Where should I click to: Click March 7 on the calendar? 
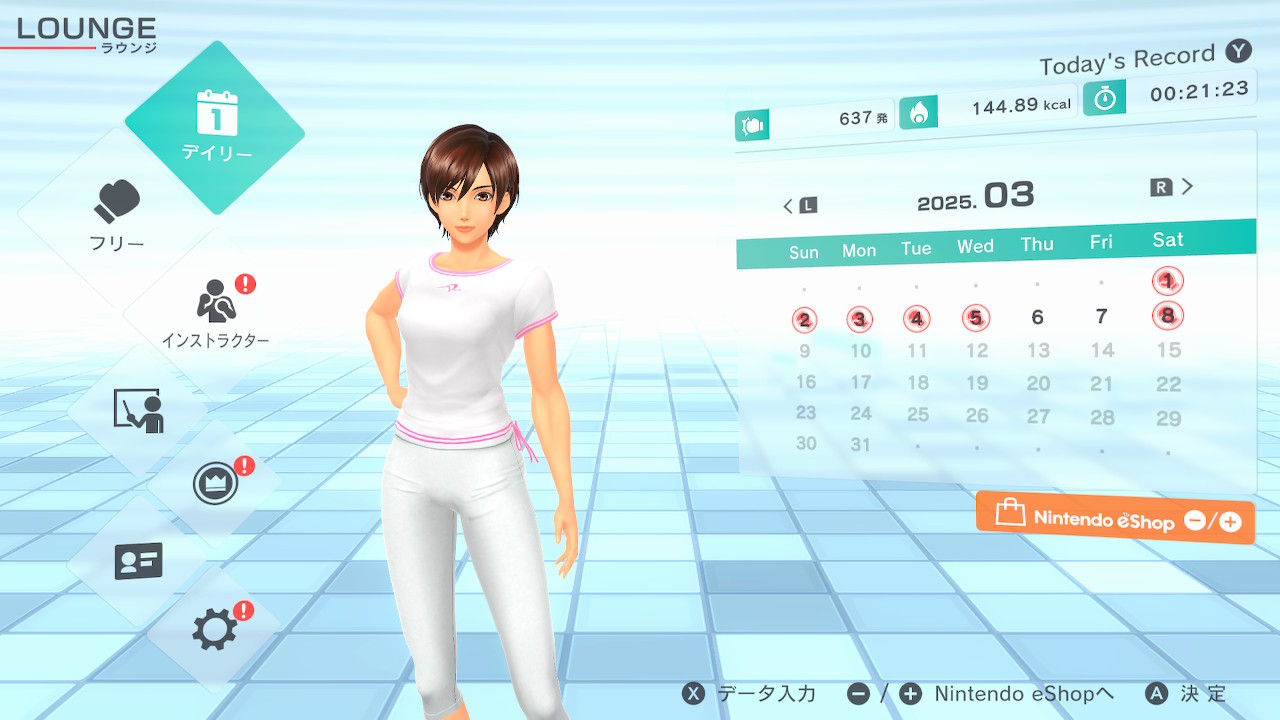point(1102,316)
